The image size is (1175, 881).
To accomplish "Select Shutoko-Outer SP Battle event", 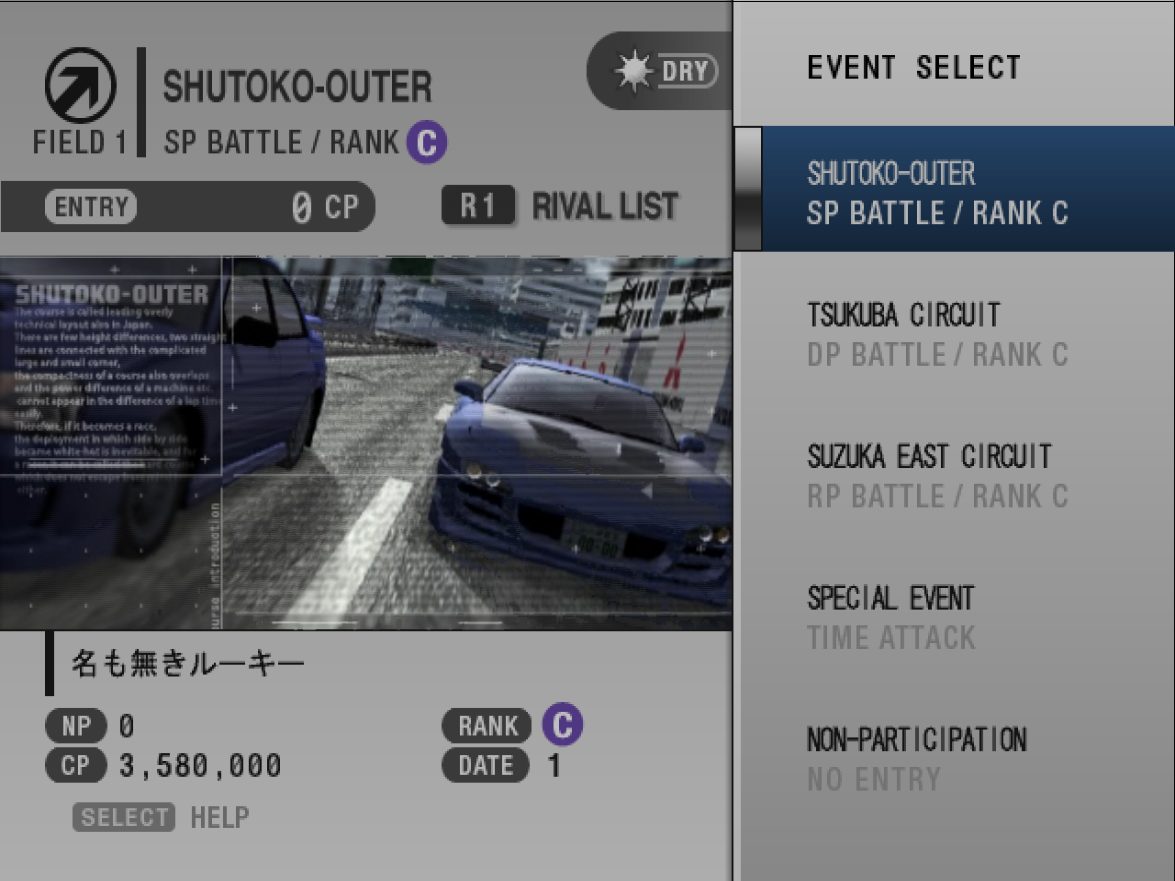I will click(937, 192).
